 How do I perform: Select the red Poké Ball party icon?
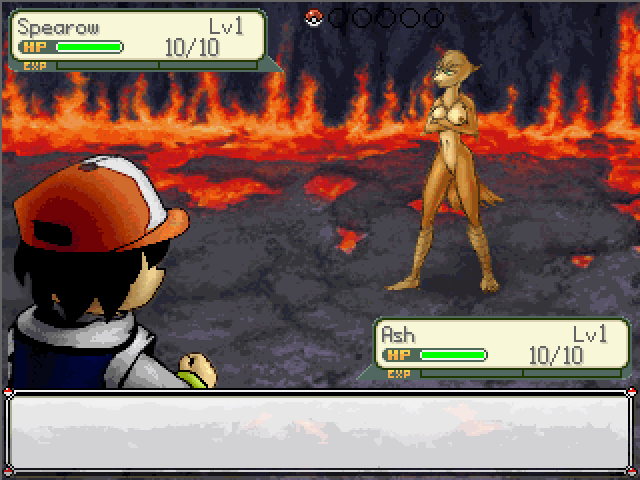click(x=314, y=17)
